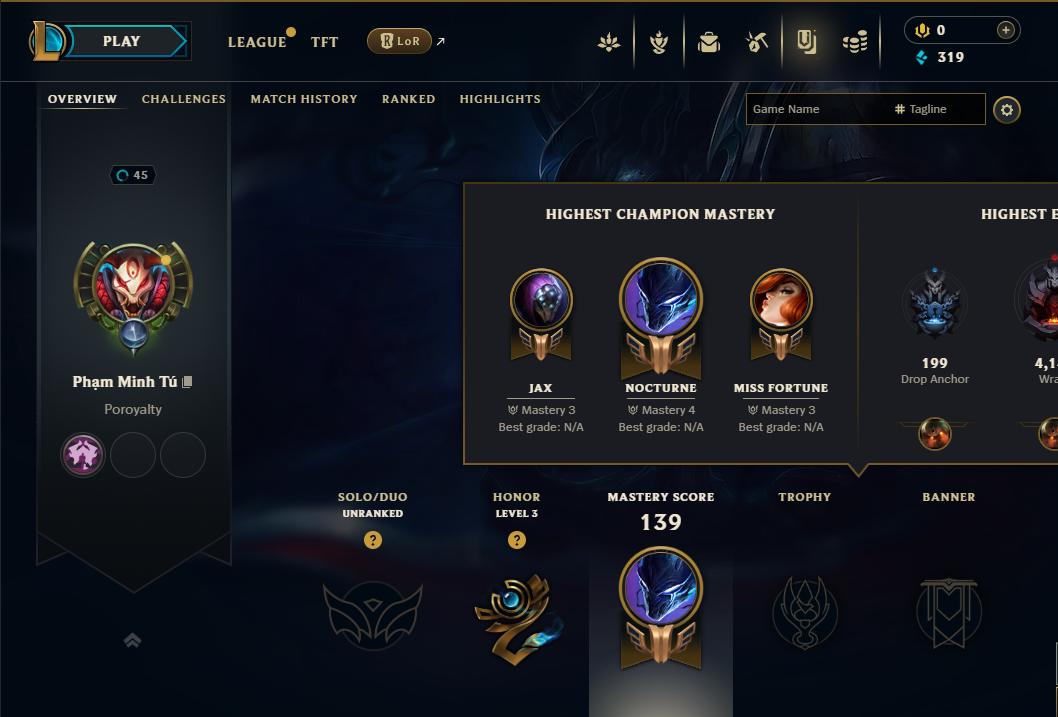1058x717 pixels.
Task: Go to the Highlights tab
Action: coord(500,99)
